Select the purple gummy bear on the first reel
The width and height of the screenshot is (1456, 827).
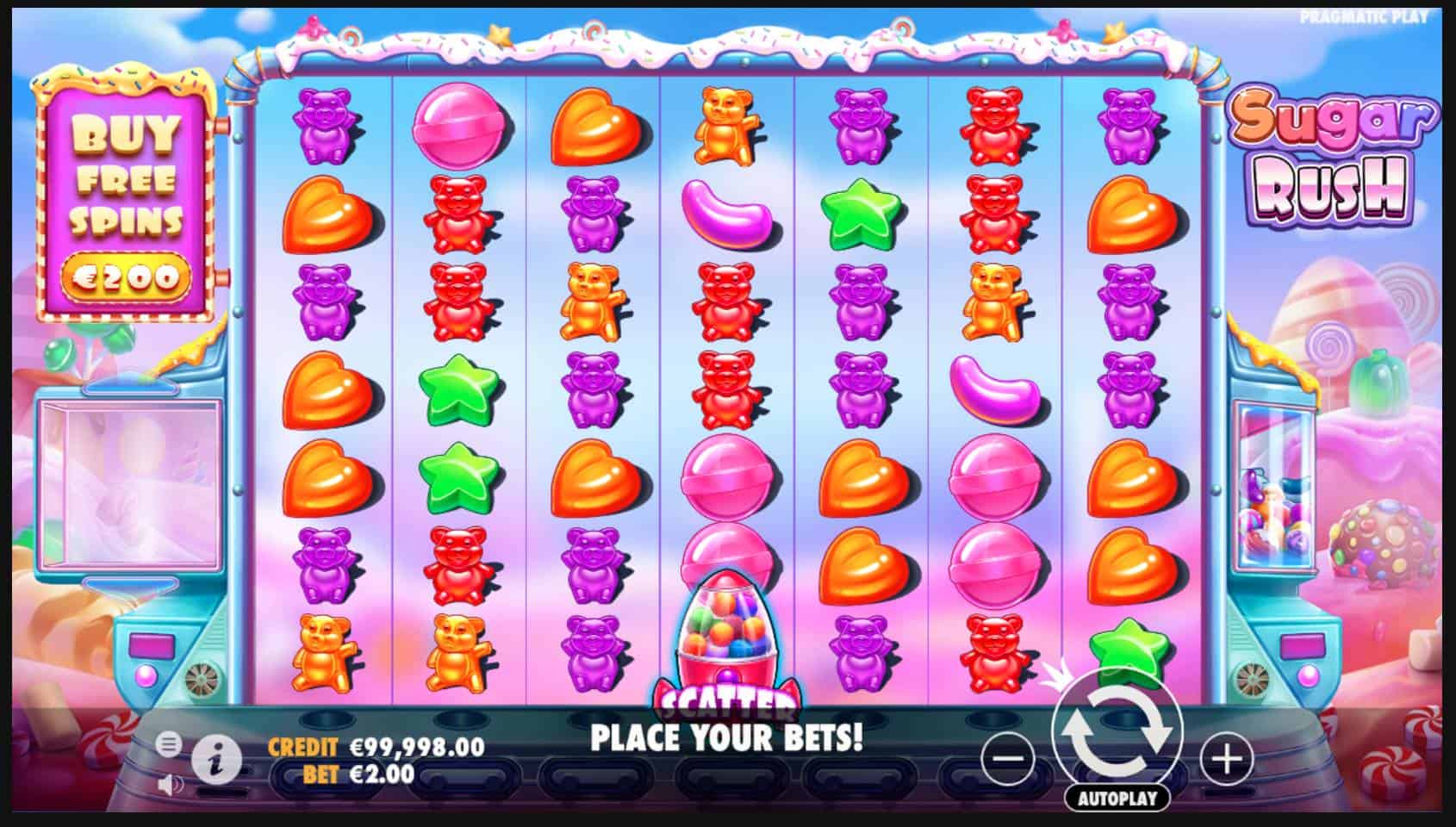tap(326, 127)
